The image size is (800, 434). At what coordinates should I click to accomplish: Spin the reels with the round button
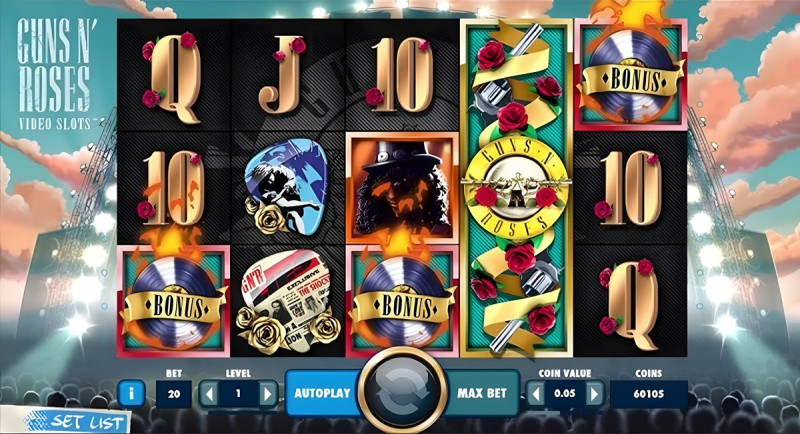401,392
